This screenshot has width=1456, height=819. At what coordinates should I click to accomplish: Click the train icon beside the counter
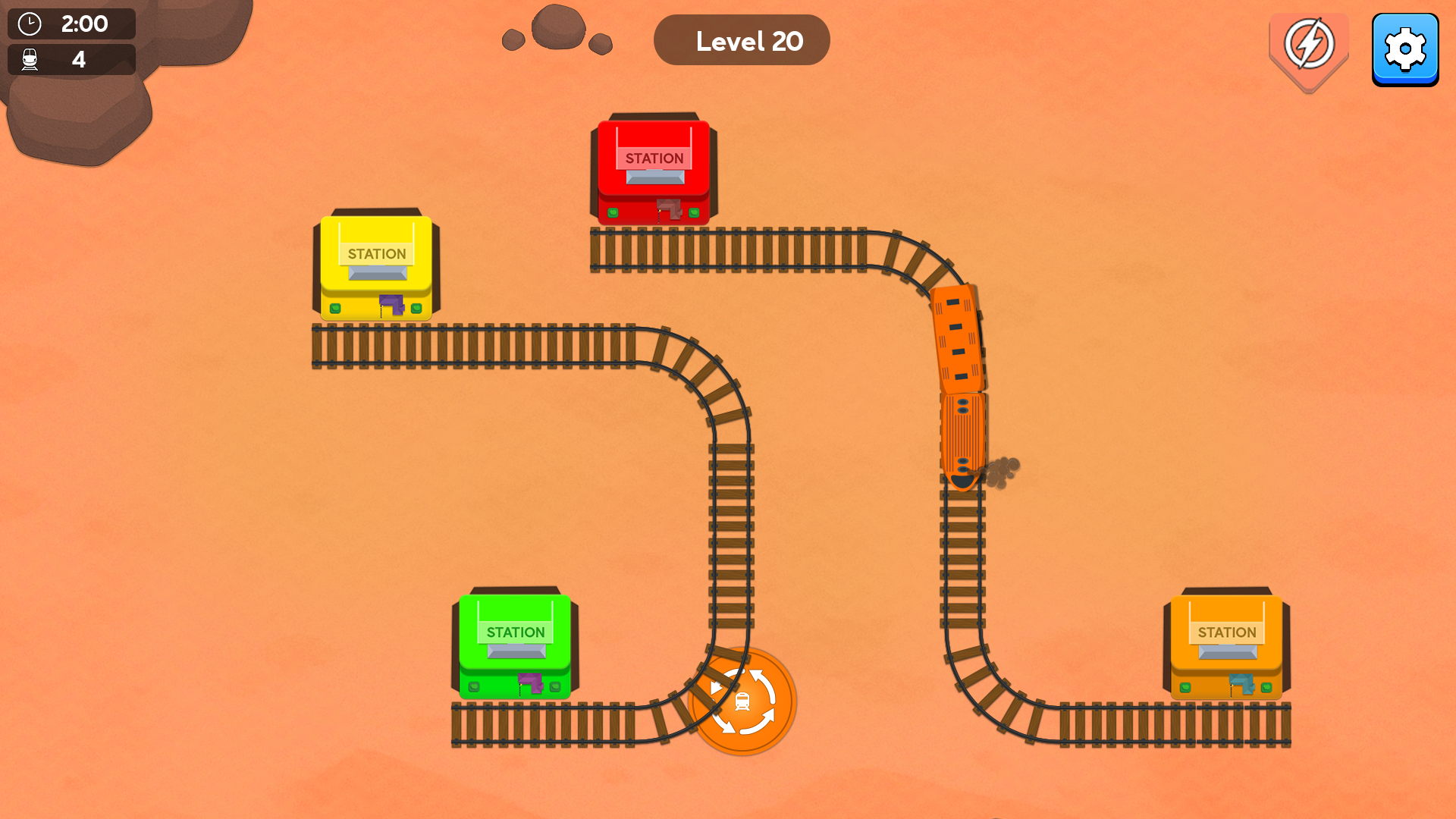tap(30, 59)
